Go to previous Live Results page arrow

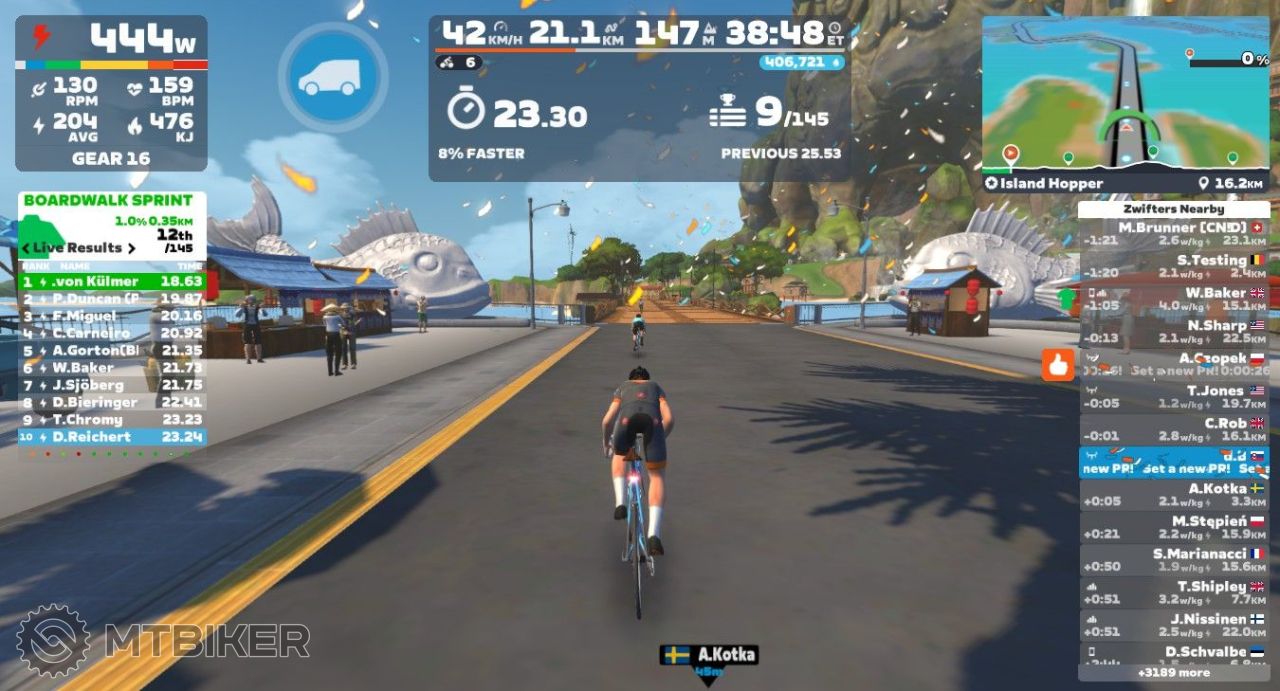point(27,248)
